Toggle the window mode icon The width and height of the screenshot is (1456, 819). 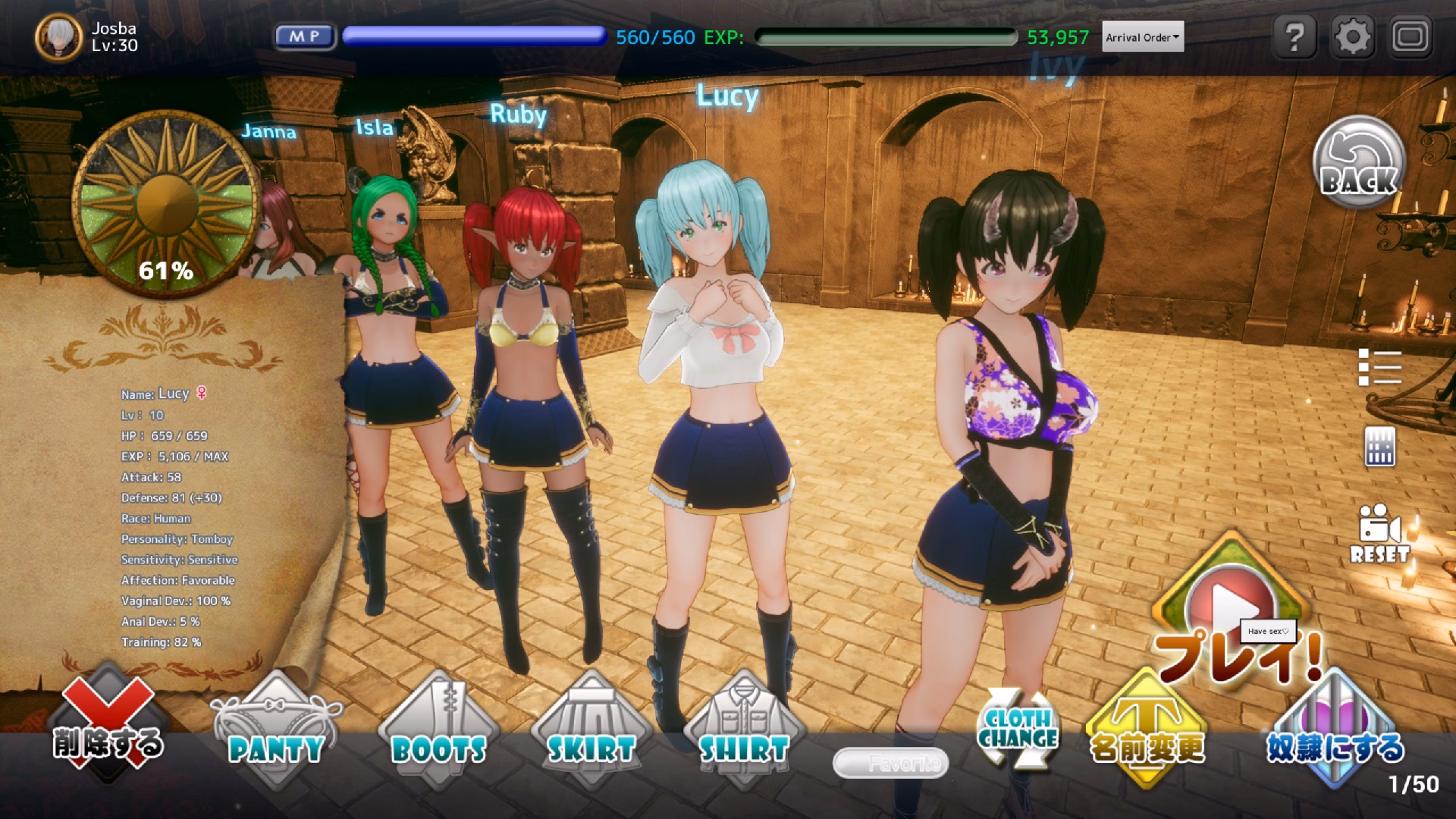(1410, 36)
